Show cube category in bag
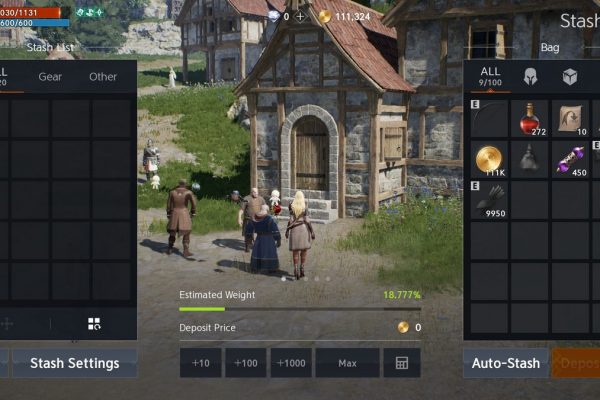 [570, 77]
